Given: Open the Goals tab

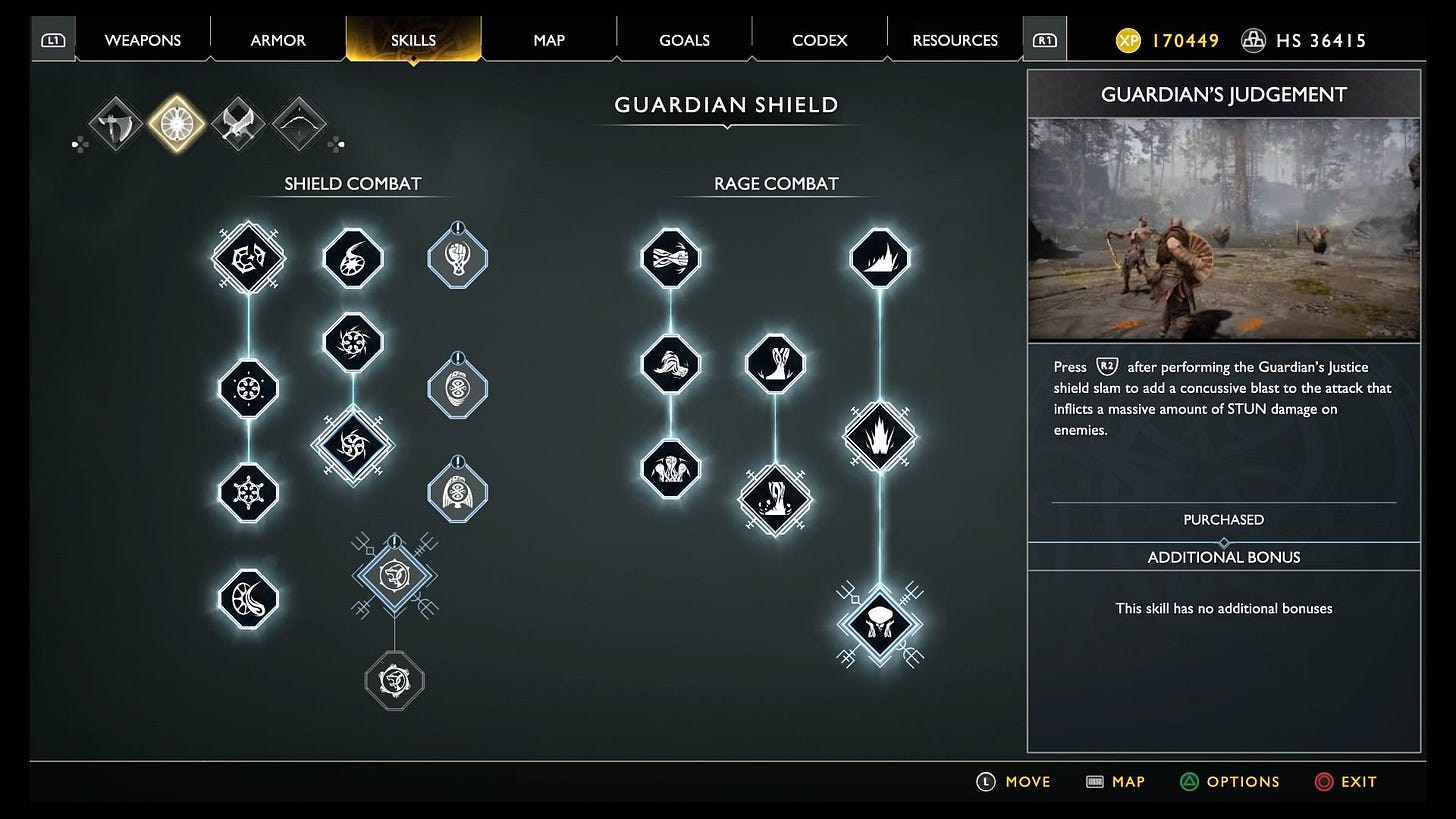Looking at the screenshot, I should [x=684, y=41].
